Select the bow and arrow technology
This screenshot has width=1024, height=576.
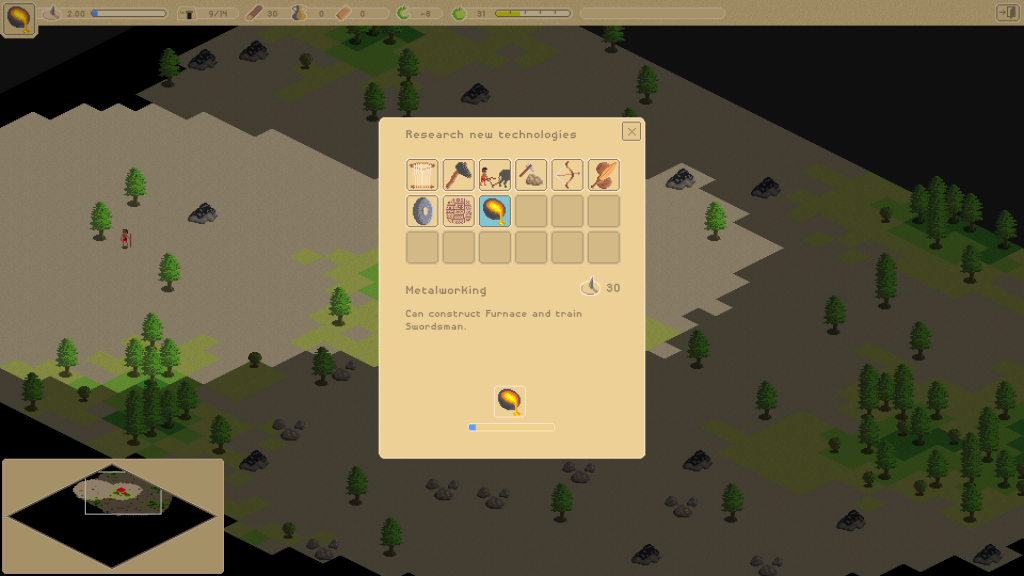click(x=567, y=175)
